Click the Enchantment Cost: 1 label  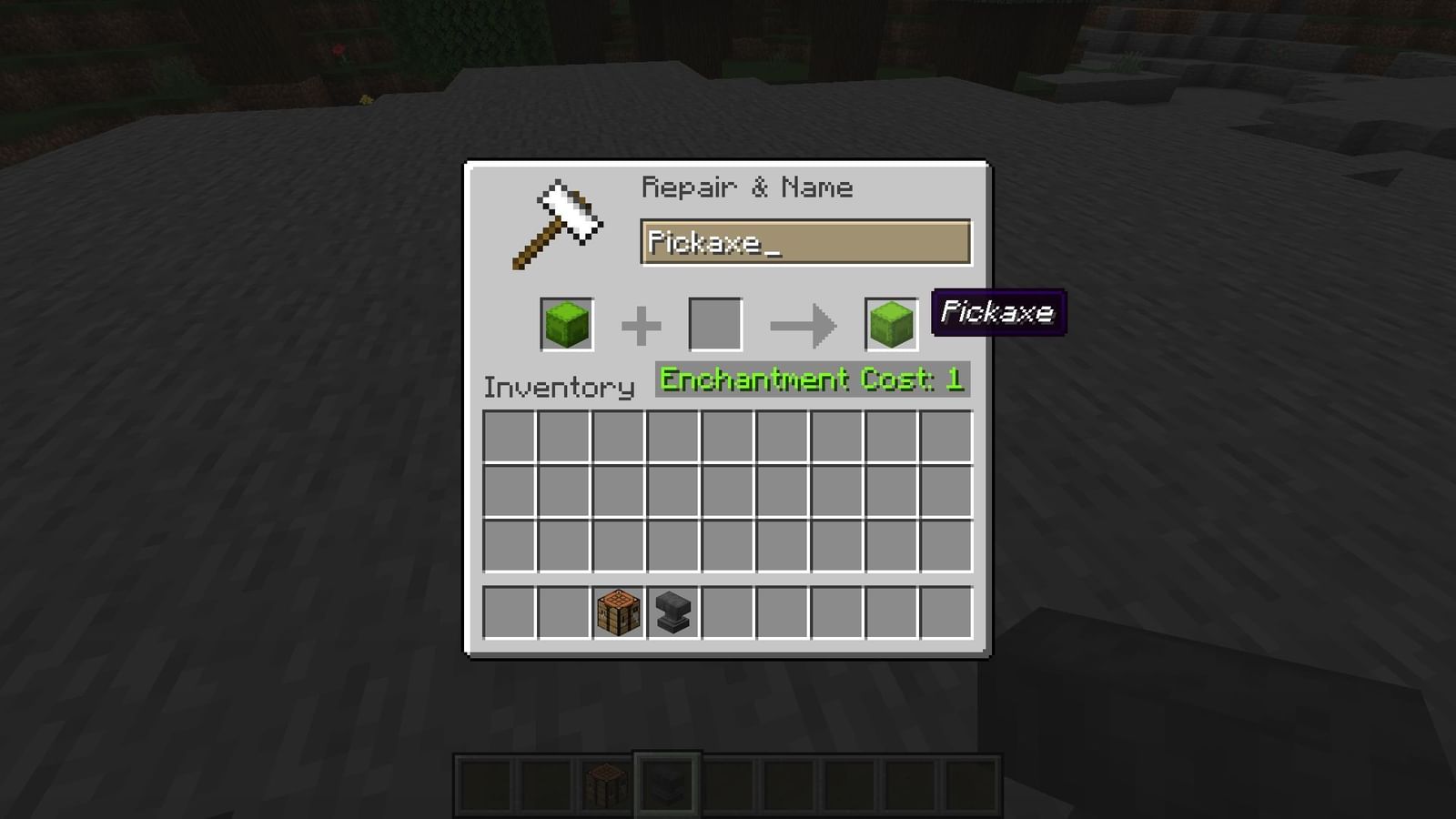[x=813, y=379]
